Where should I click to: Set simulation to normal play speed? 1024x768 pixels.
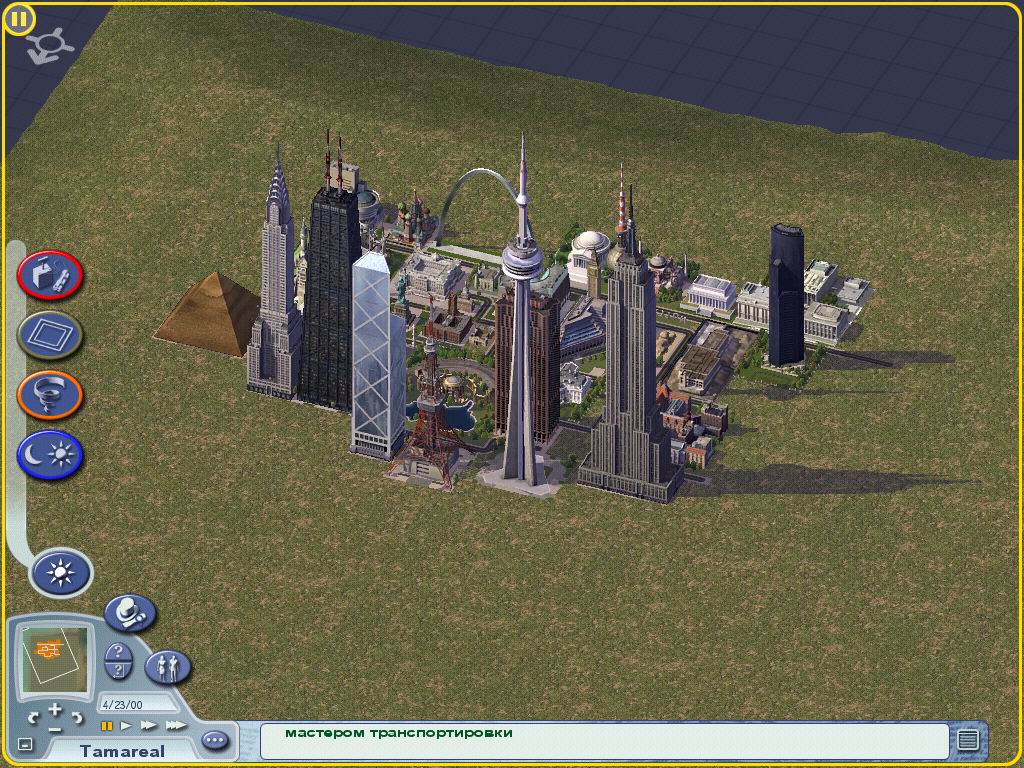coord(127,725)
